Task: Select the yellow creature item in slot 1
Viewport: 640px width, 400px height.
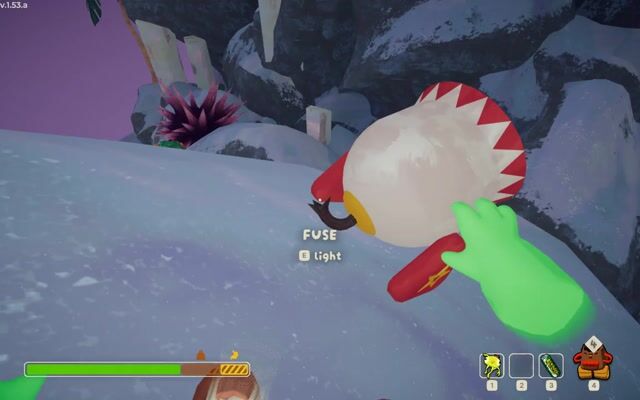Action: click(492, 365)
